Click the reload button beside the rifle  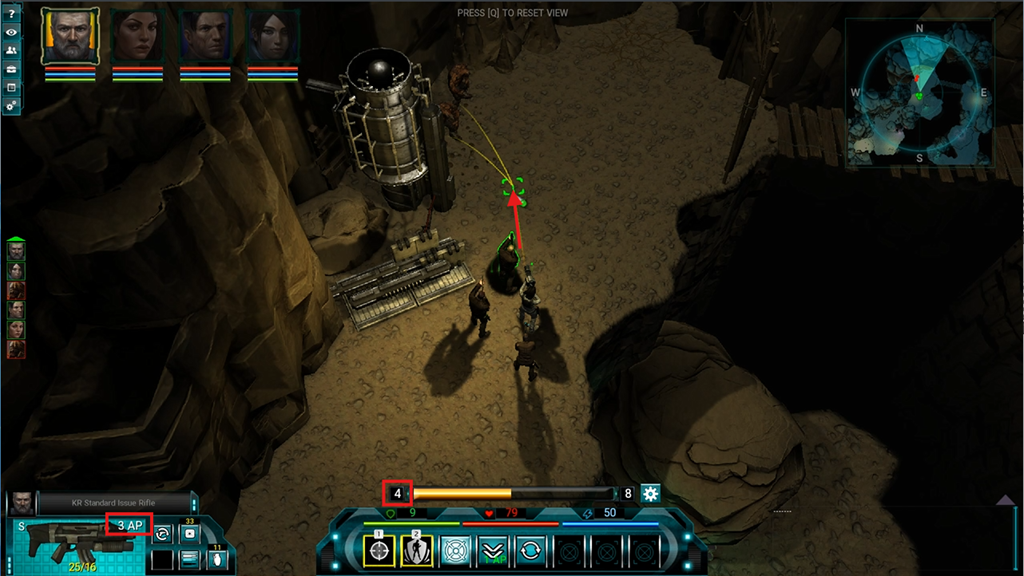[x=162, y=534]
